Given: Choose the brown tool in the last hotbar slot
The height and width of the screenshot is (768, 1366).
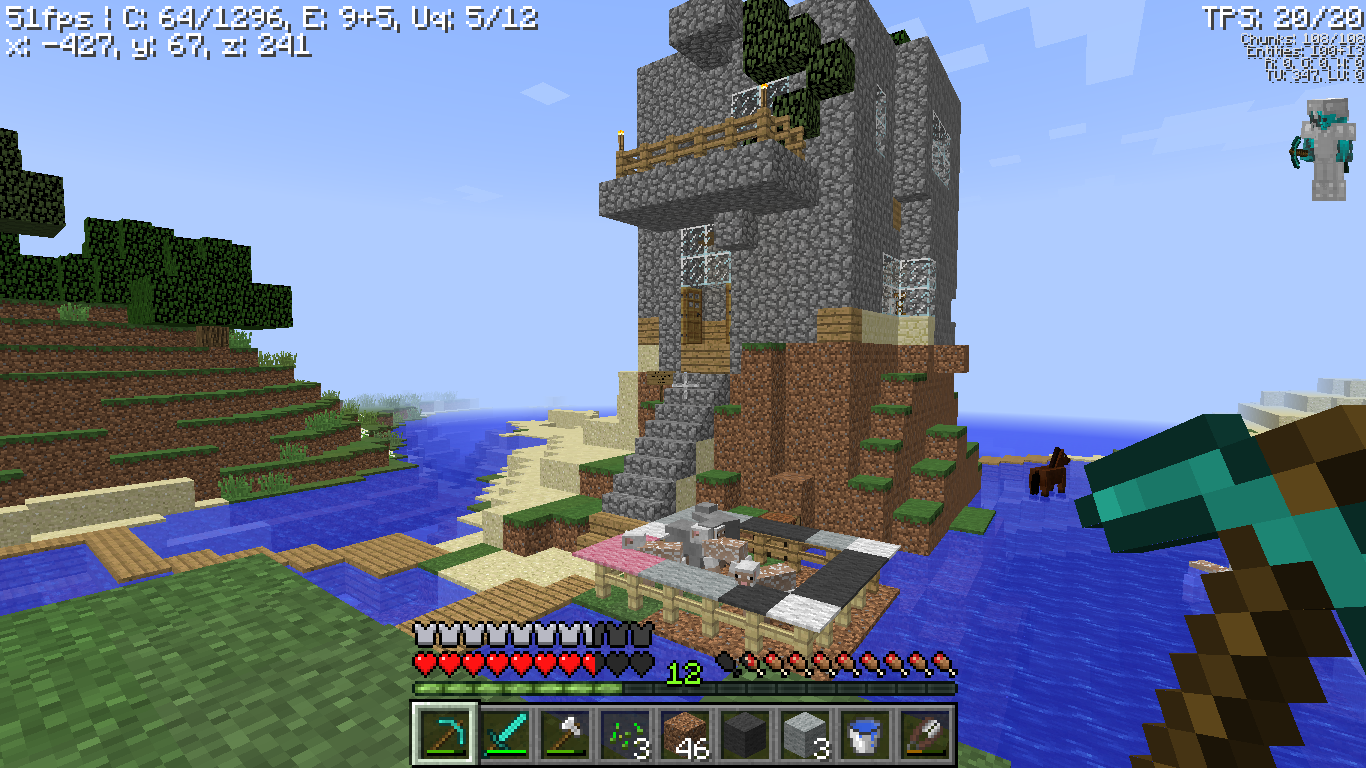Looking at the screenshot, I should pos(924,735).
